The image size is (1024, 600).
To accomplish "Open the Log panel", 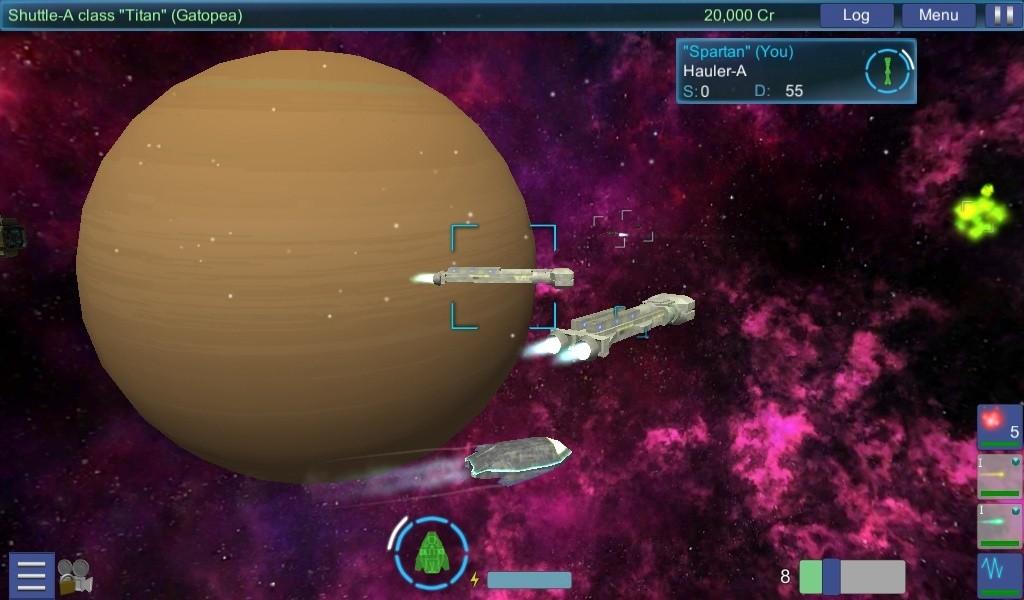I will [x=856, y=15].
